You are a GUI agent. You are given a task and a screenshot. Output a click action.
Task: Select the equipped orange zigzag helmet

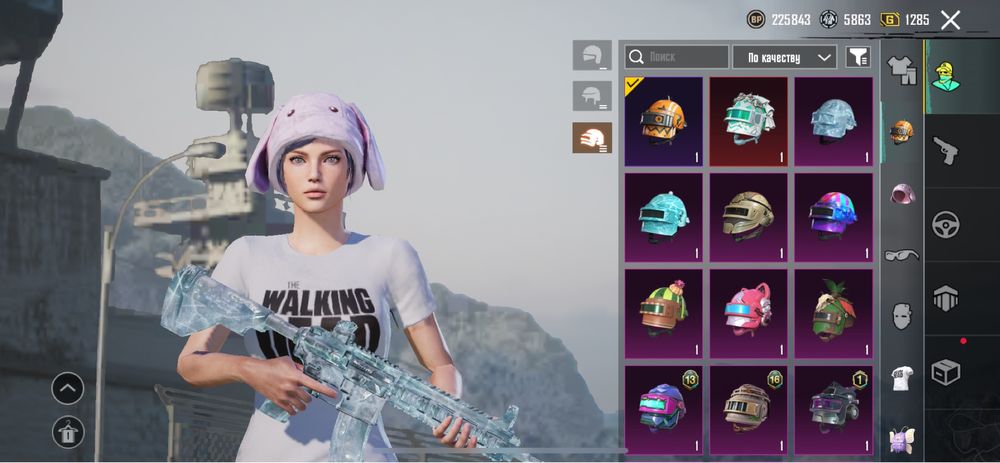(x=663, y=121)
